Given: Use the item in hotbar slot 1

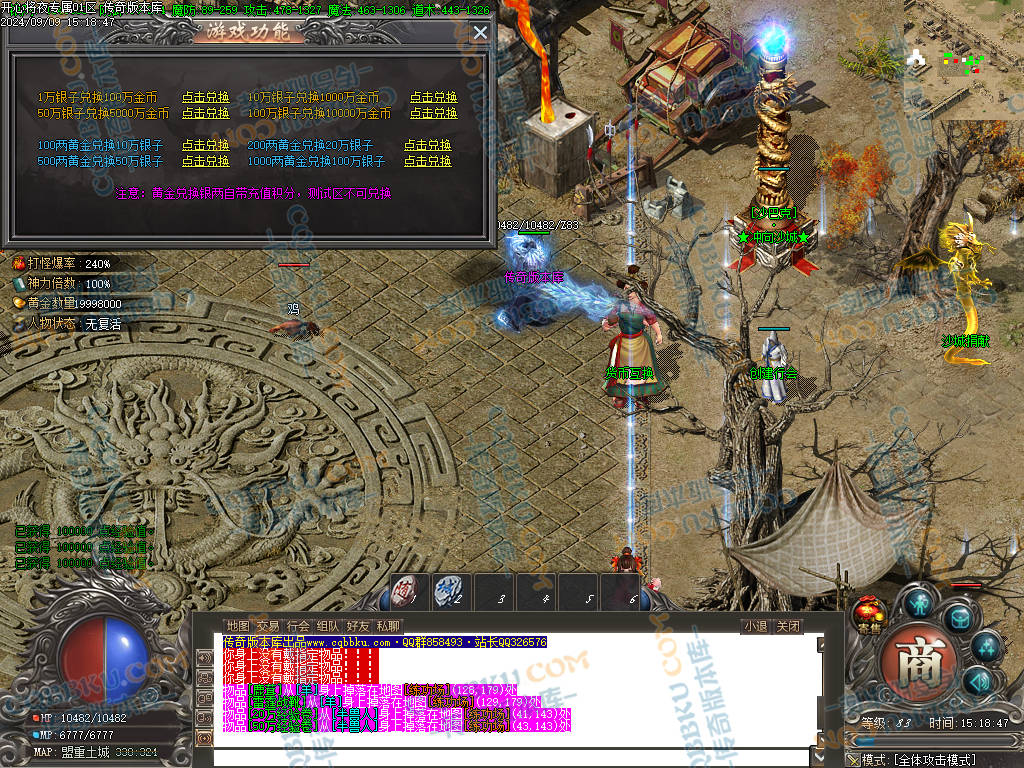Looking at the screenshot, I should (407, 591).
